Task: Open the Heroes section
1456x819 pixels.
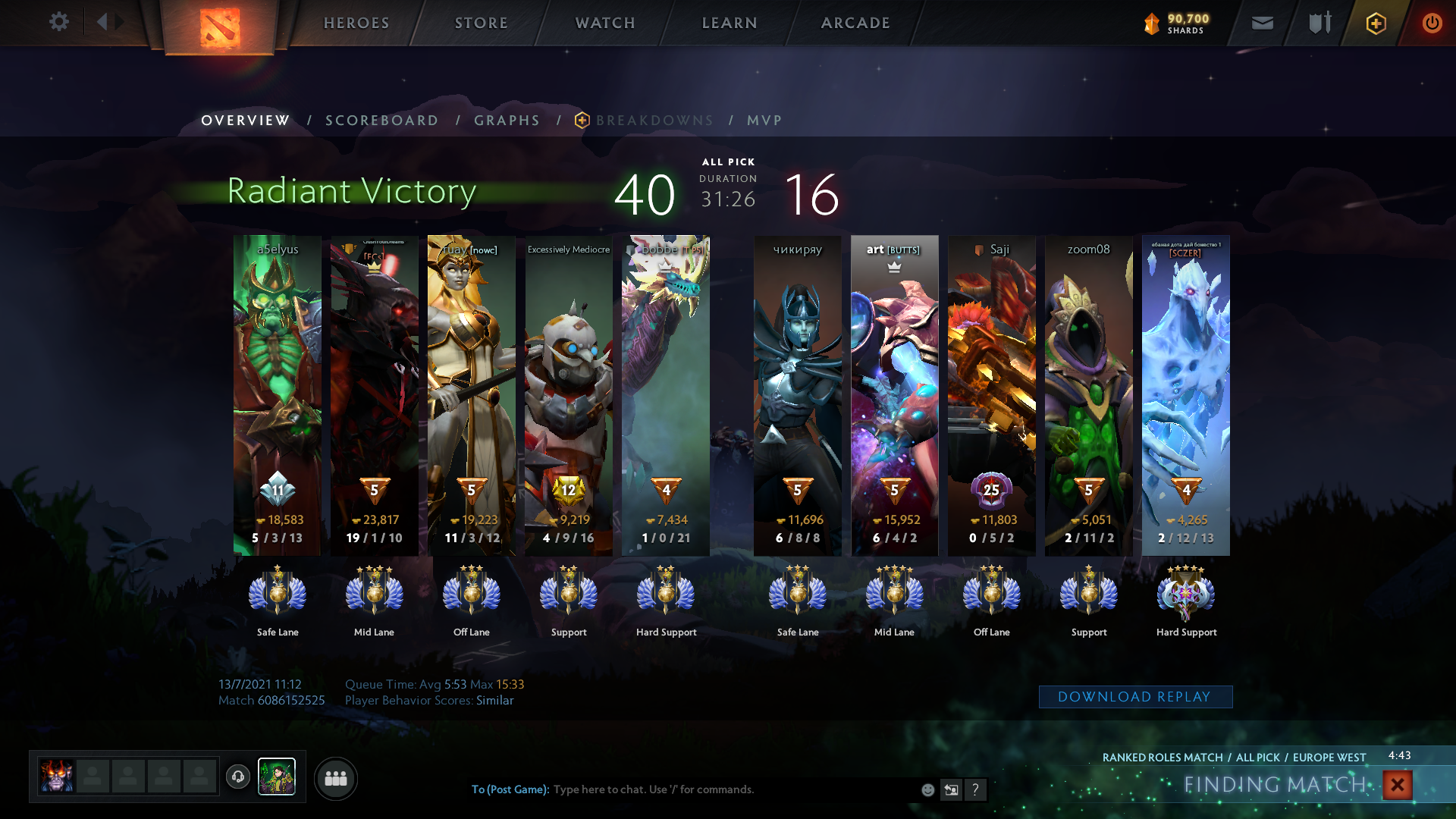Action: click(x=356, y=23)
